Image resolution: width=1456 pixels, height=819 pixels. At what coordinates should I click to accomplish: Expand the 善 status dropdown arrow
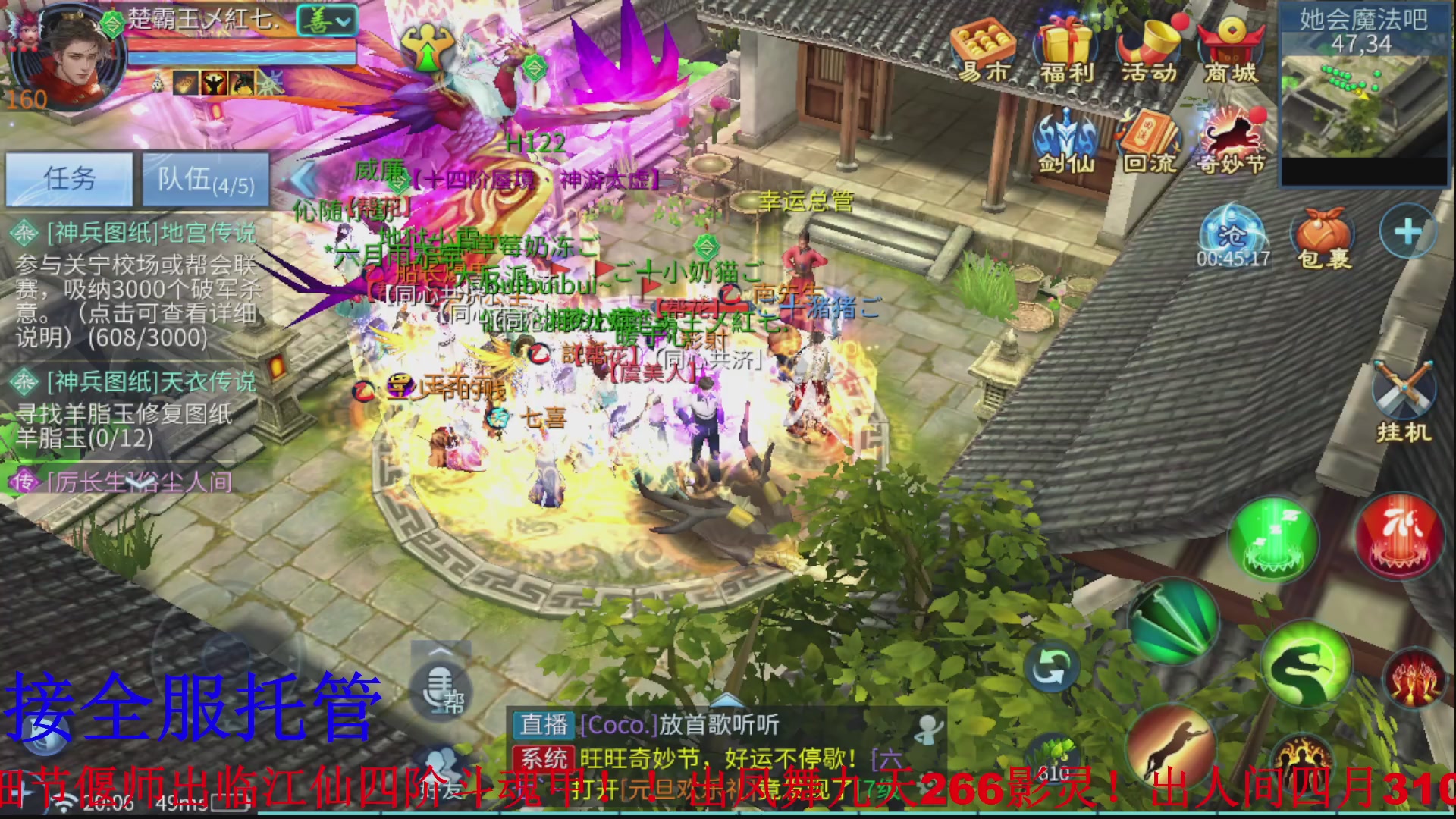click(343, 20)
